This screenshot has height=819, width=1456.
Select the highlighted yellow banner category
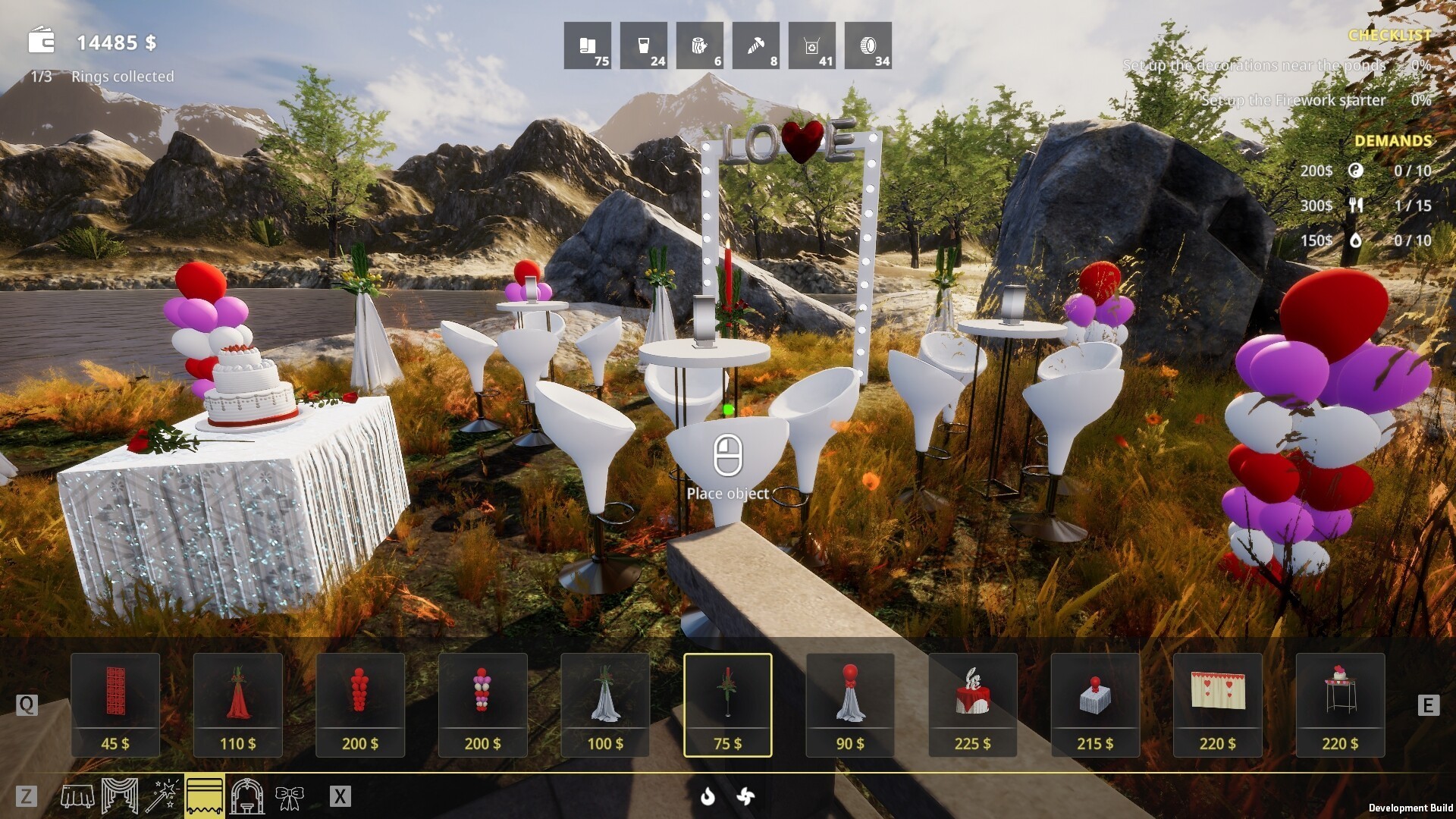coord(205,797)
